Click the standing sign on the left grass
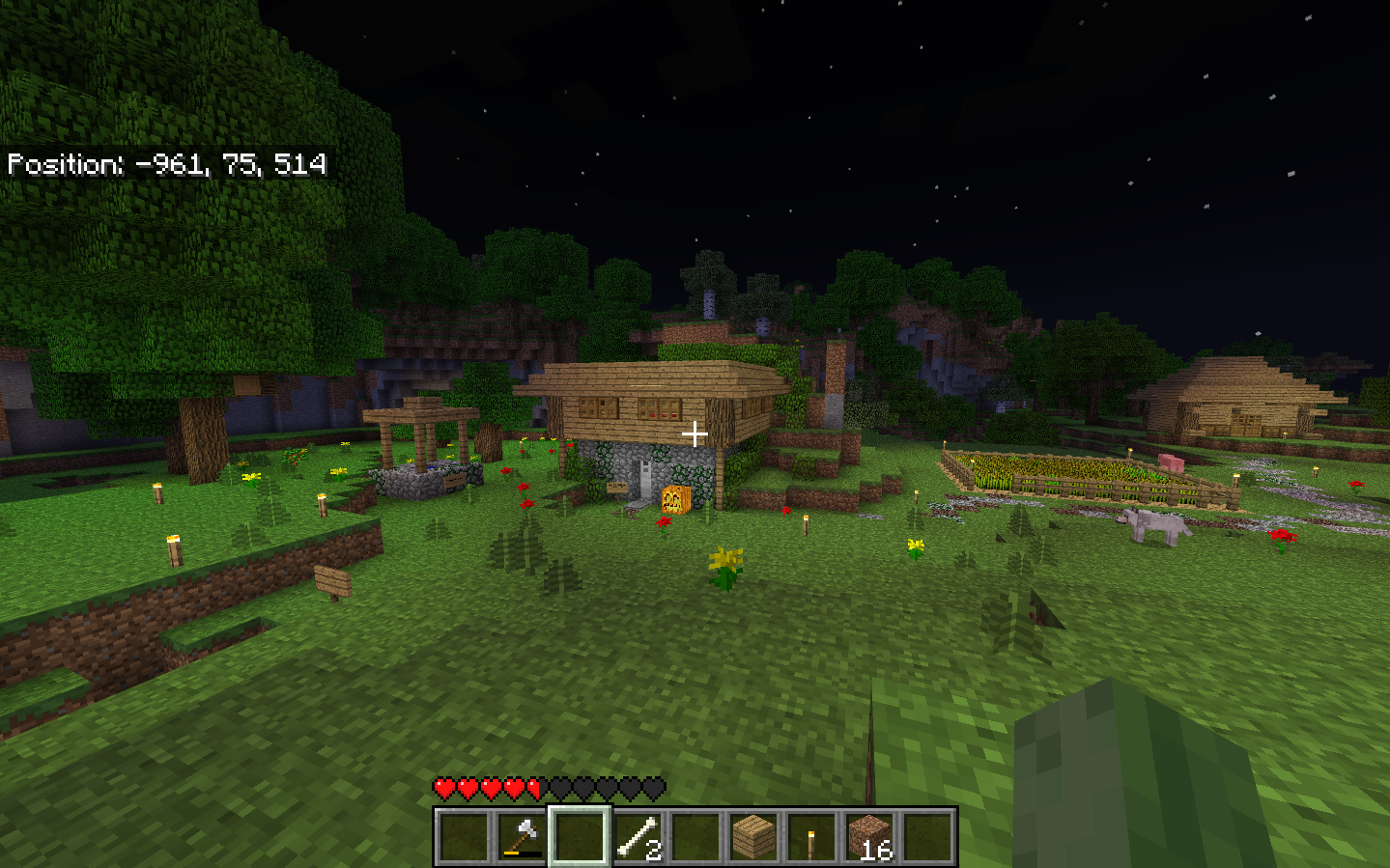Image resolution: width=1390 pixels, height=868 pixels. [333, 583]
